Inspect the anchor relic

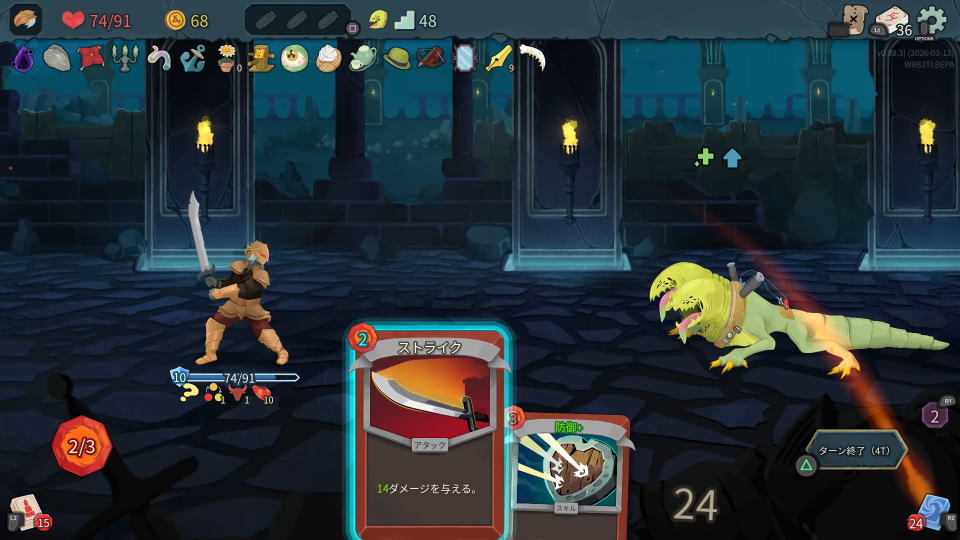[193, 58]
